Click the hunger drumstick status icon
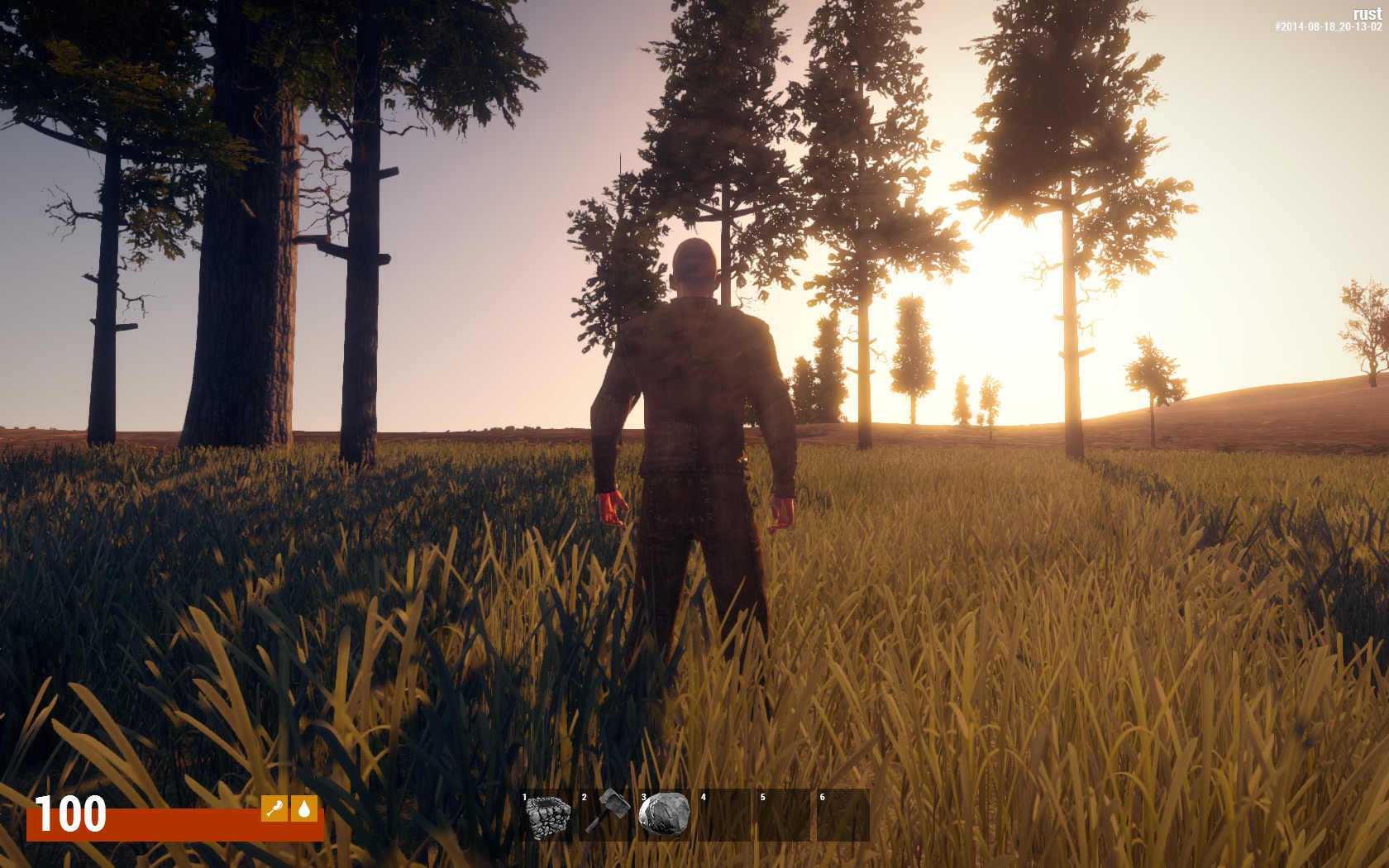Viewport: 1389px width, 868px height. [x=274, y=808]
